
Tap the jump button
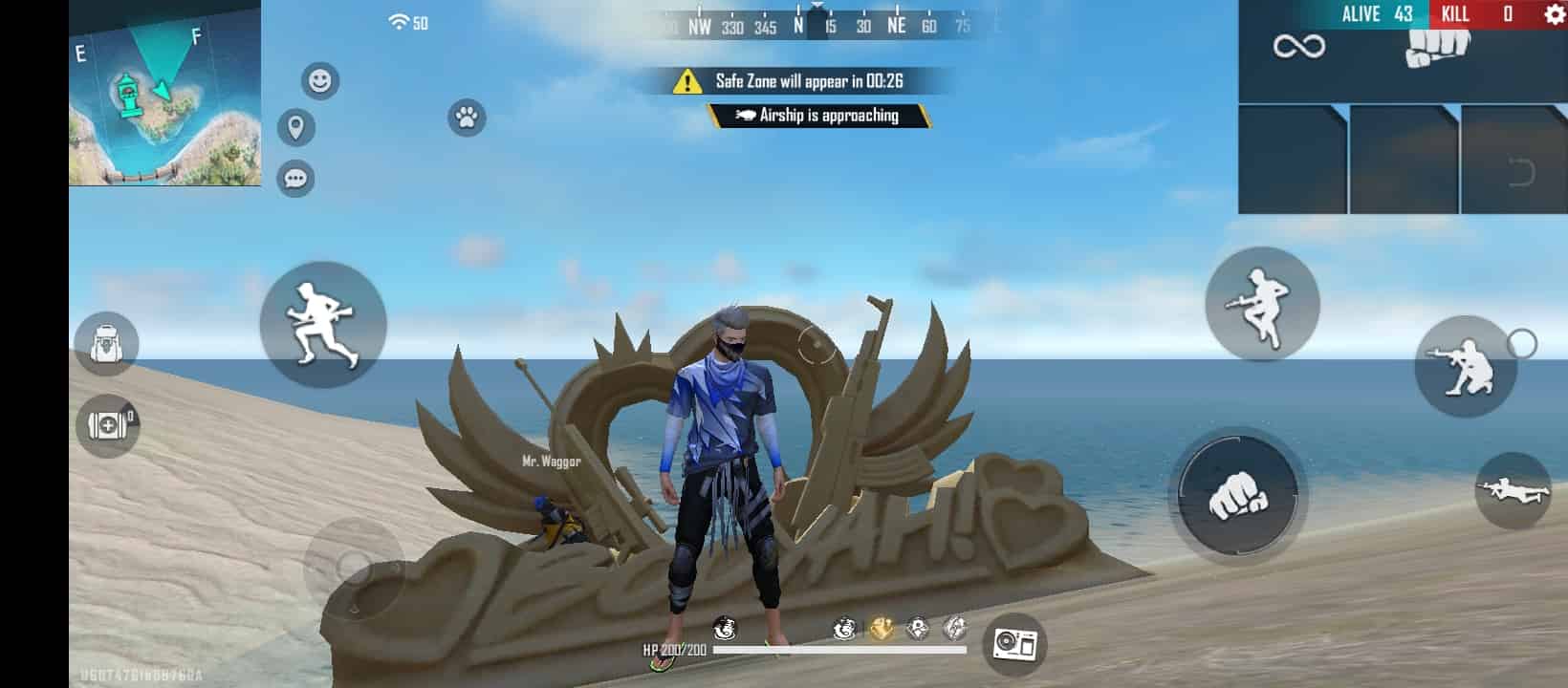[x=1262, y=305]
